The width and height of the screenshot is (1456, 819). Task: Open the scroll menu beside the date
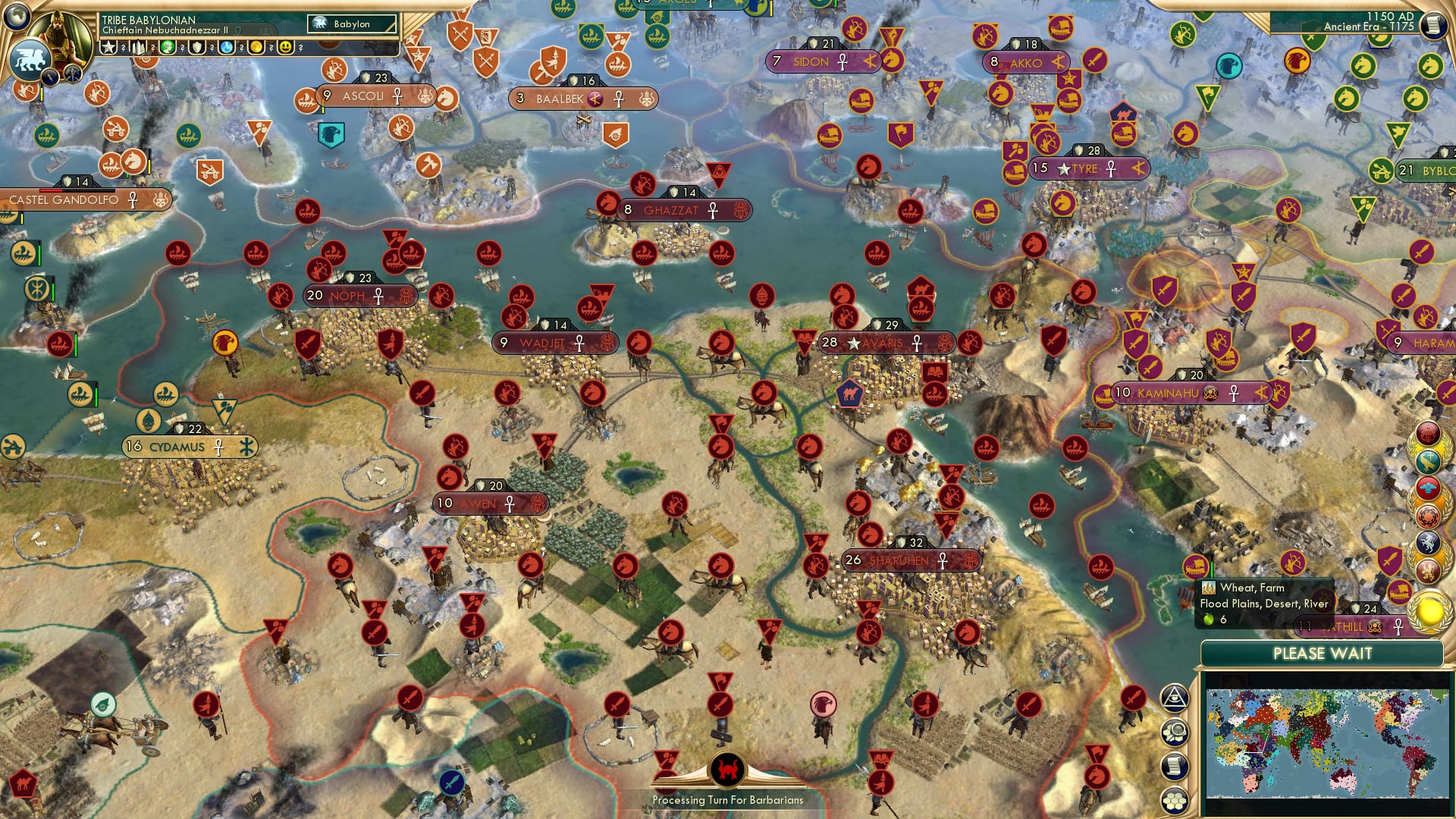[x=1433, y=25]
